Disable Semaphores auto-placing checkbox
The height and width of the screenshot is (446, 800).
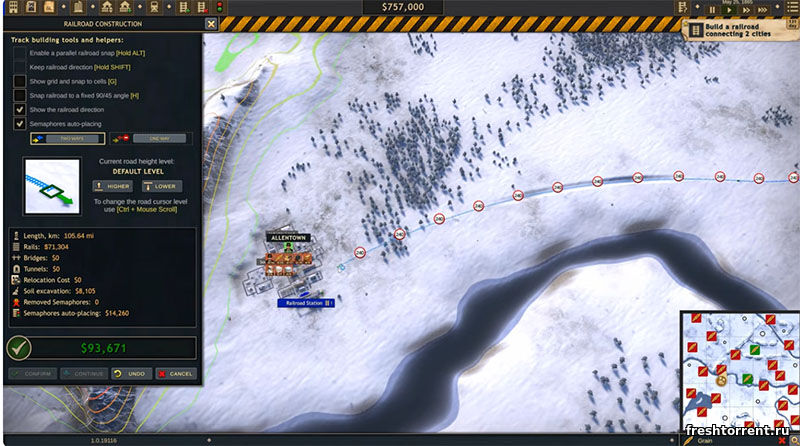click(19, 124)
